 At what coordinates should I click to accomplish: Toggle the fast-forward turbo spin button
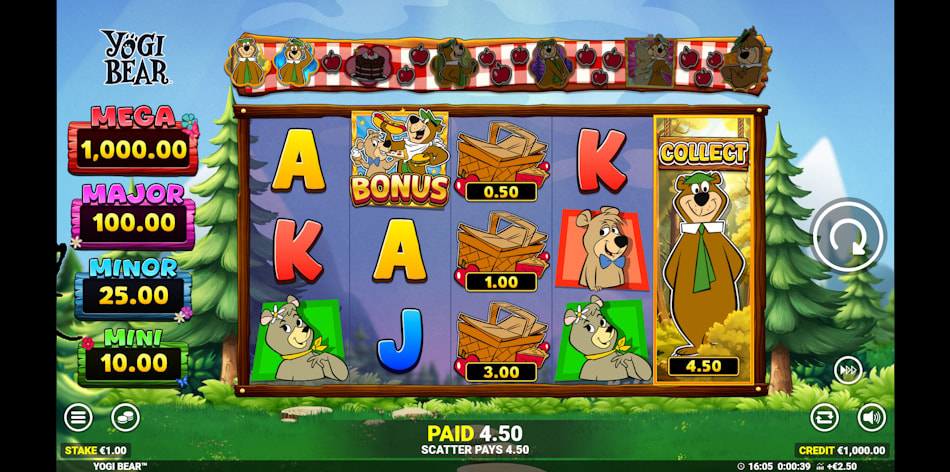[x=848, y=371]
